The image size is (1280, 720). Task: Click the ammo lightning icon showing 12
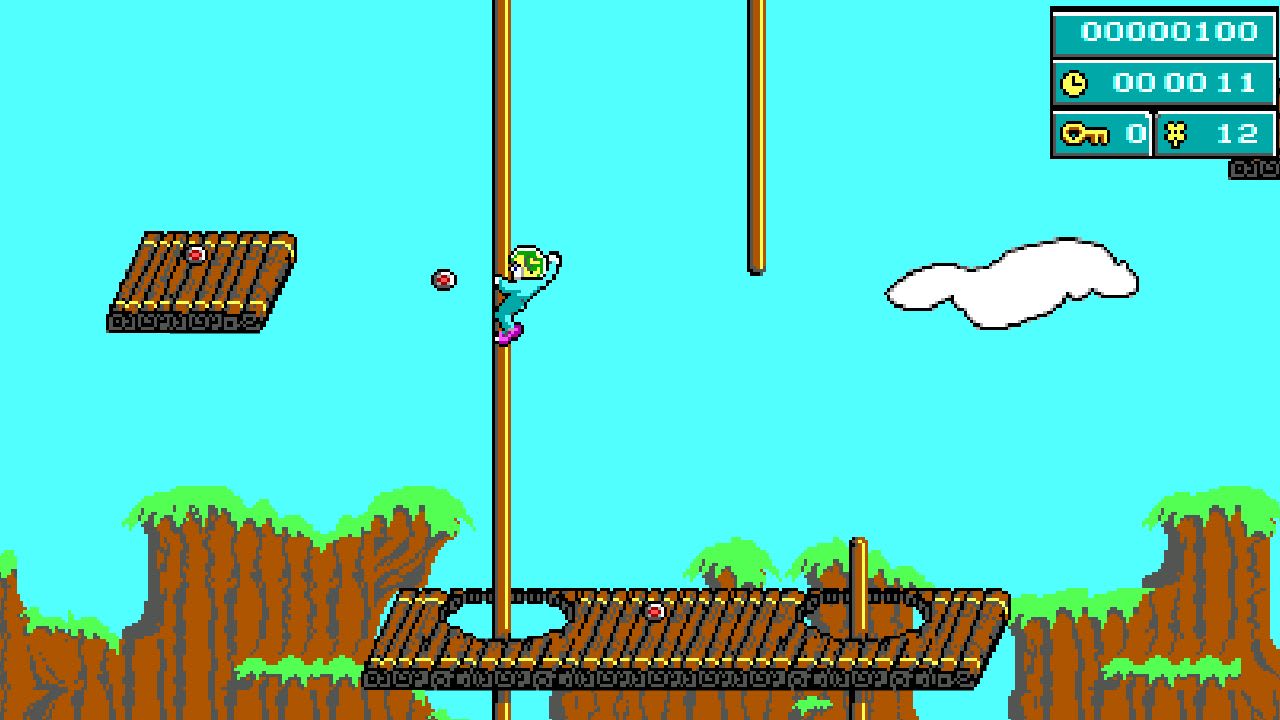(x=1178, y=131)
